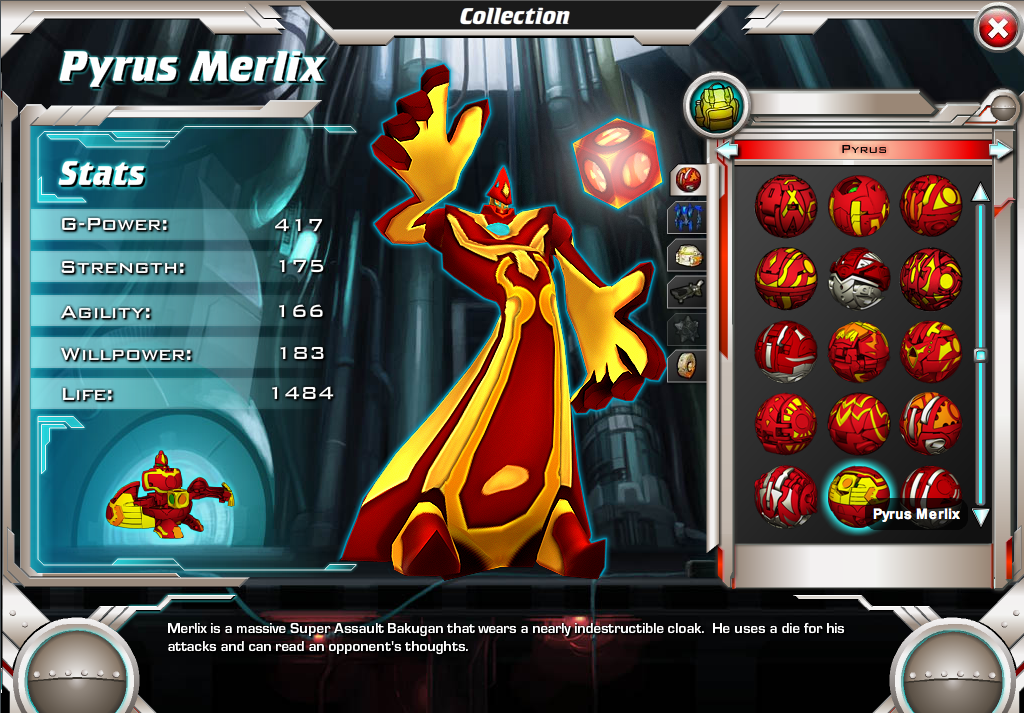This screenshot has height=713, width=1024.
Task: Click the scrollbar slider handle
Action: [x=981, y=355]
